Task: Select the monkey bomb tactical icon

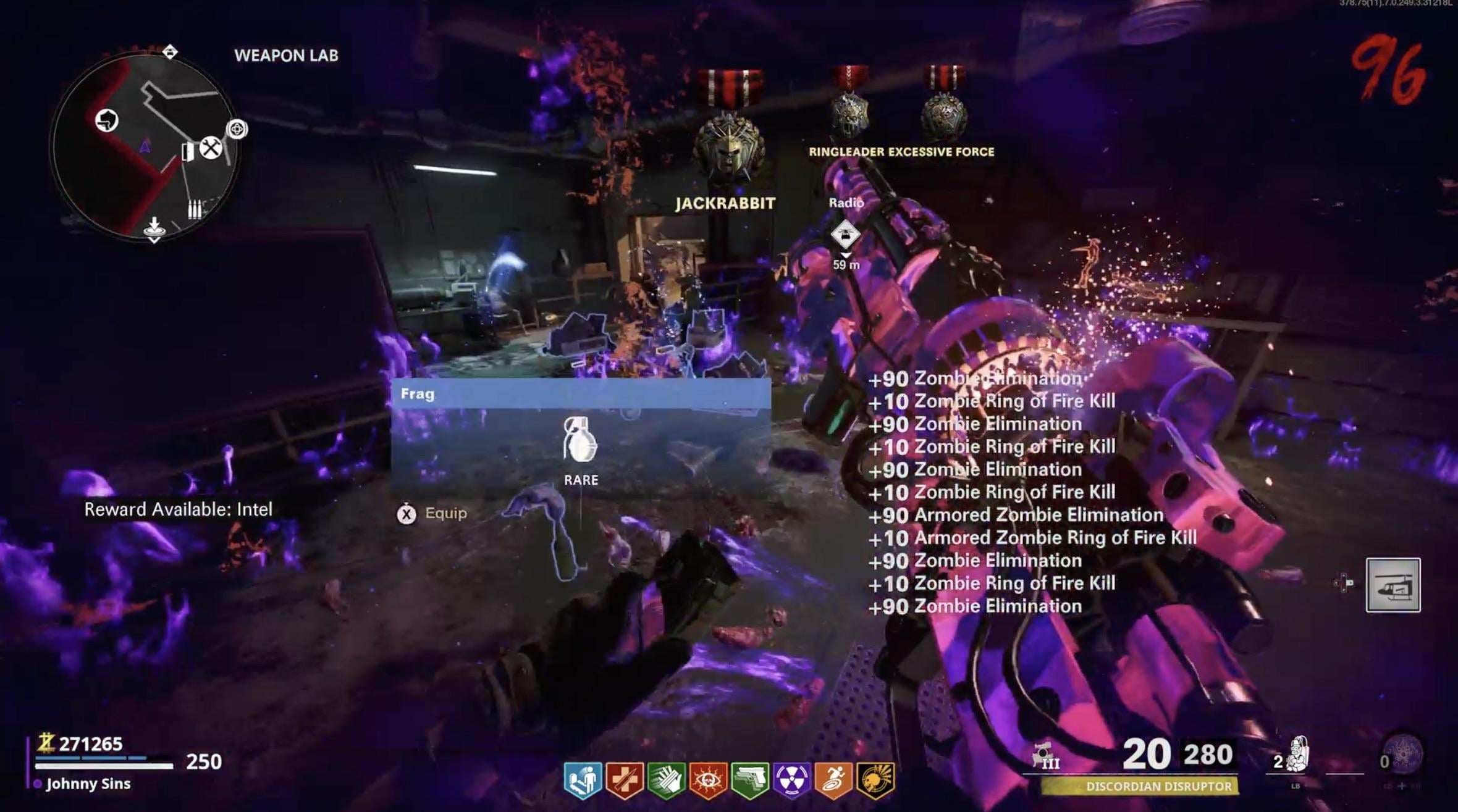Action: tap(1297, 755)
